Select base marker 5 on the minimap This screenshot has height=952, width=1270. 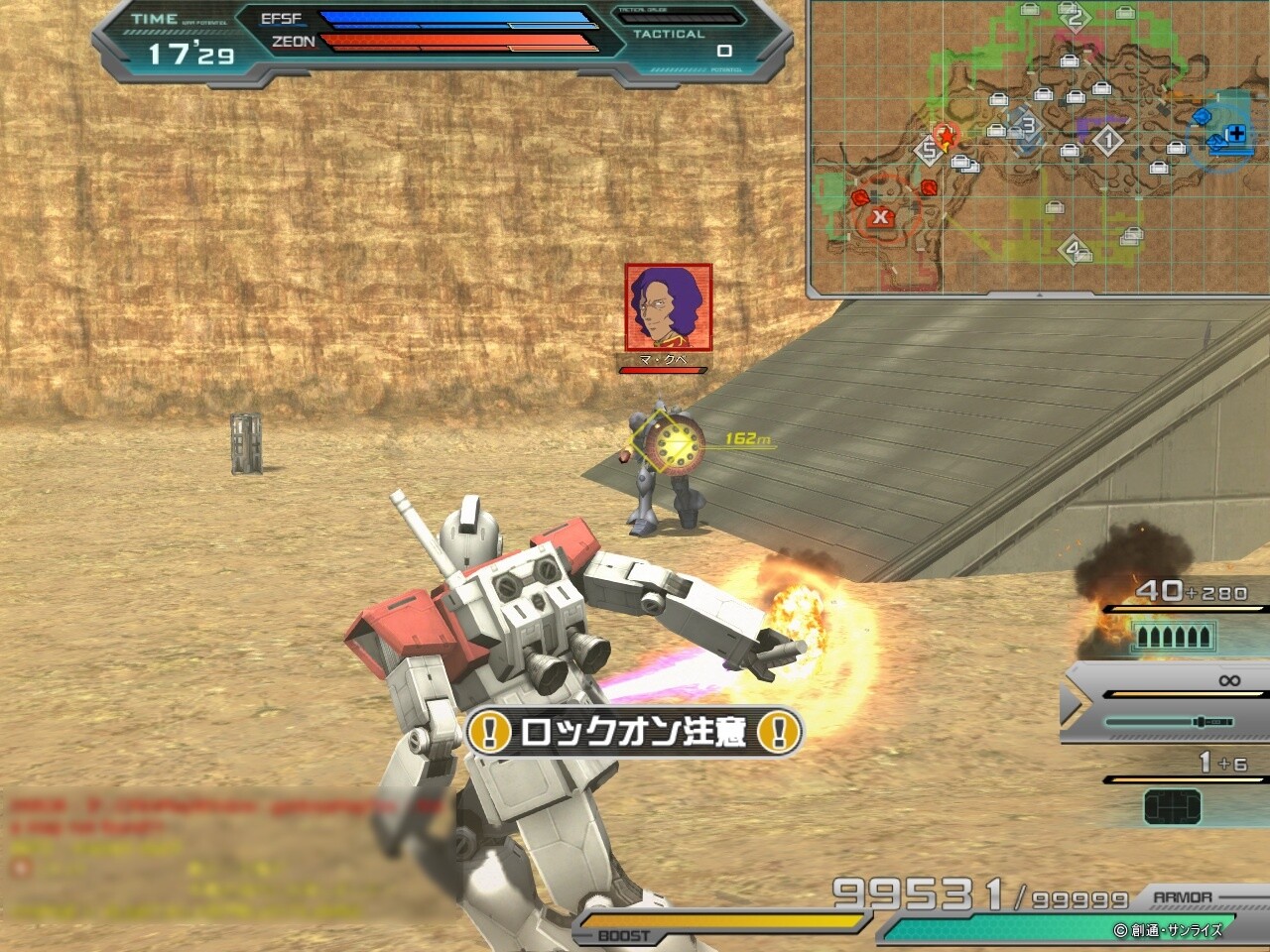[x=929, y=151]
